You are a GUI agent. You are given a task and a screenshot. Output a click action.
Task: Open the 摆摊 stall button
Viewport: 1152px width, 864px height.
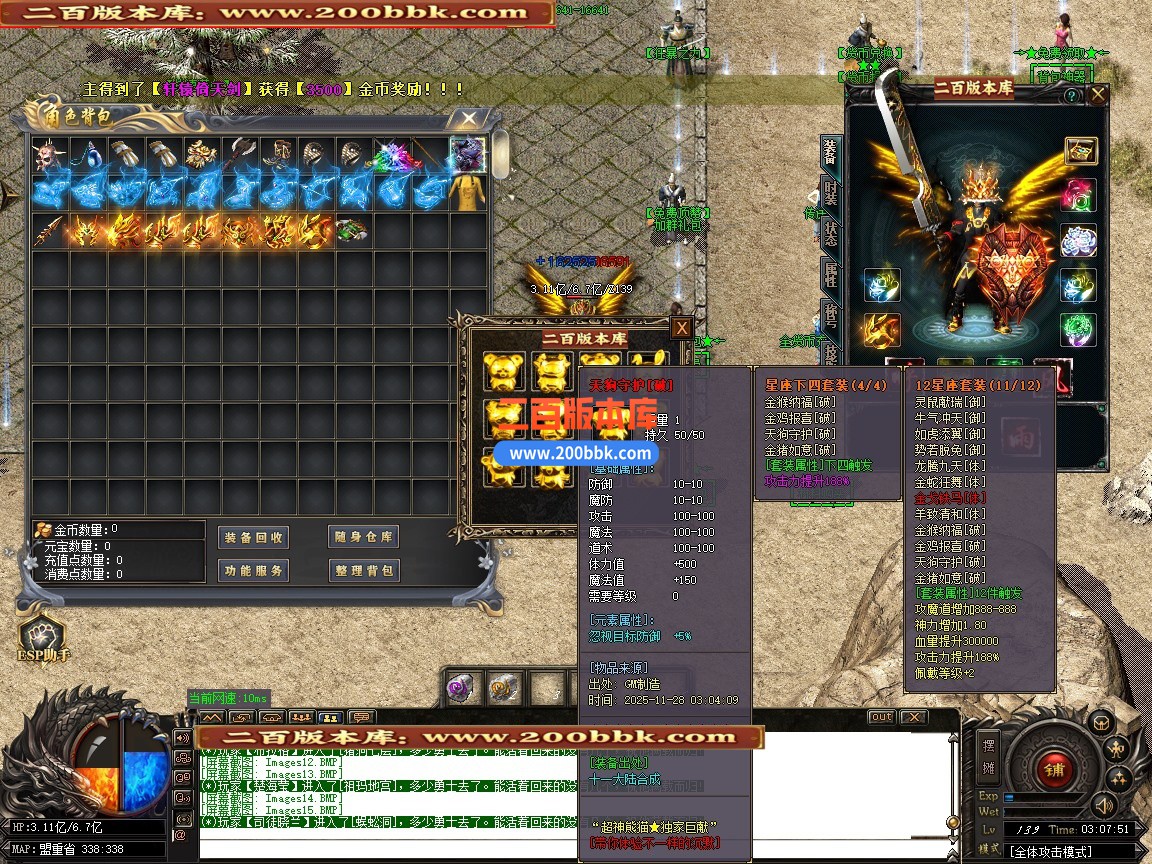(988, 756)
